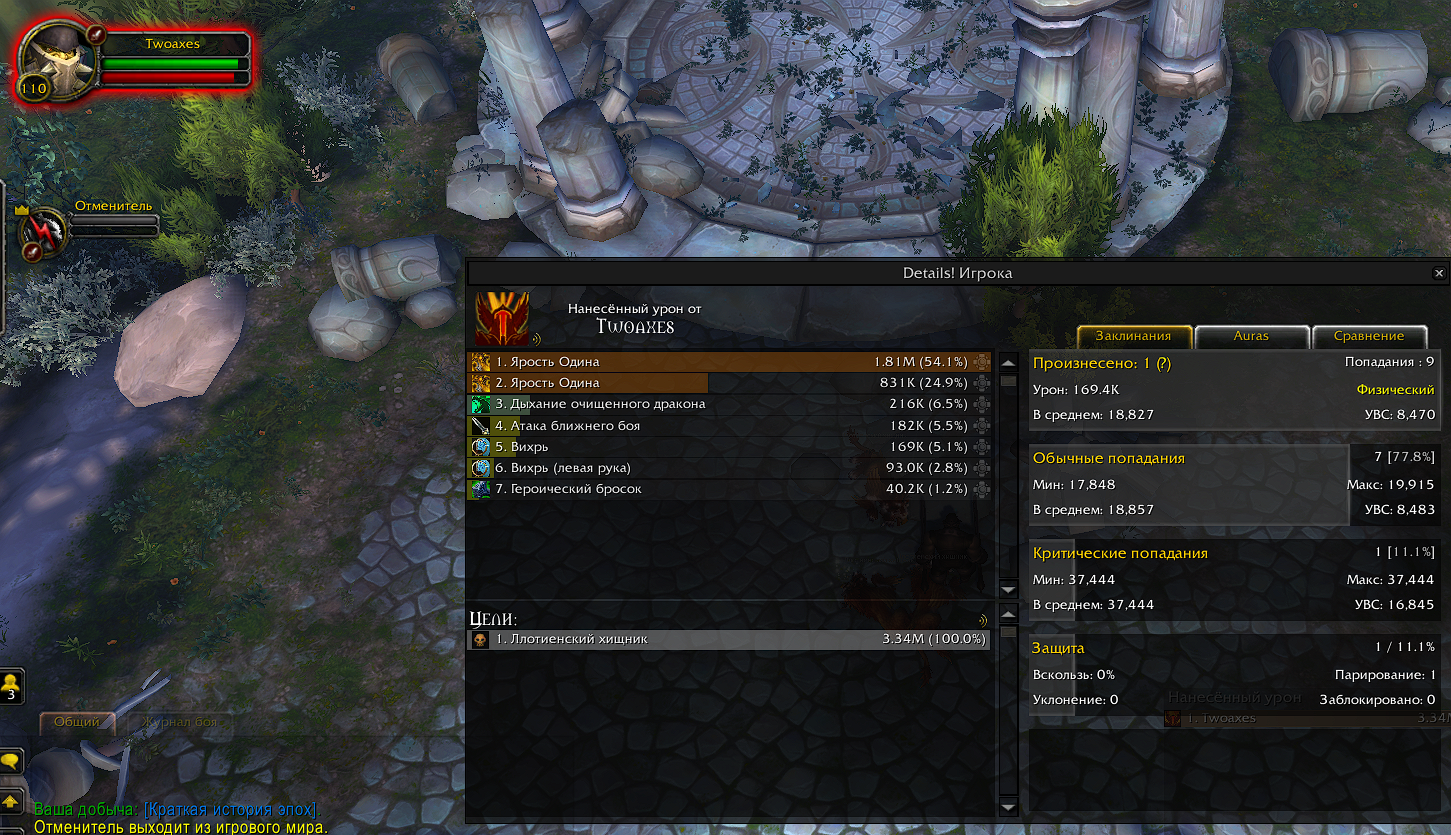
Task: Open the social button showing 3 friends
Action: click(x=12, y=687)
